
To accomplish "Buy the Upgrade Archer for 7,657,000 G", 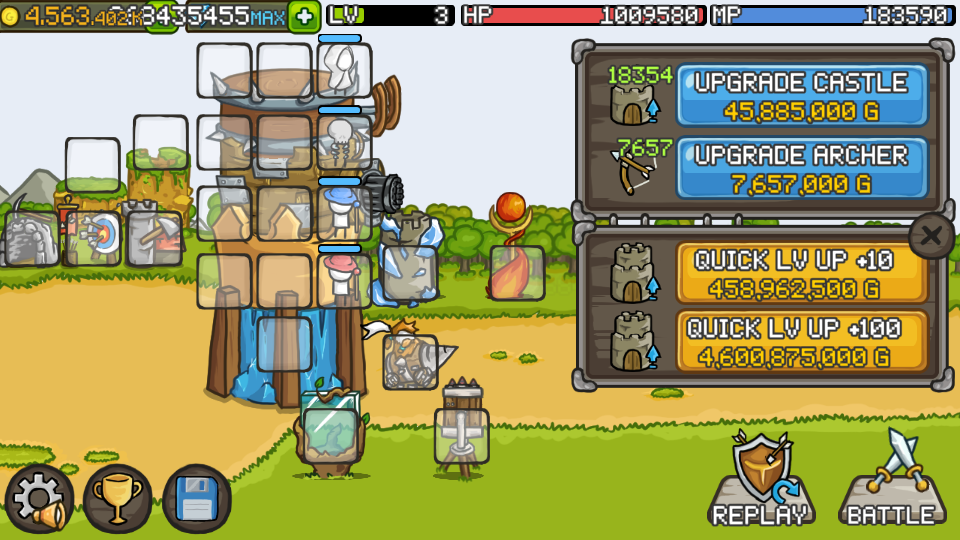I will 802,168.
